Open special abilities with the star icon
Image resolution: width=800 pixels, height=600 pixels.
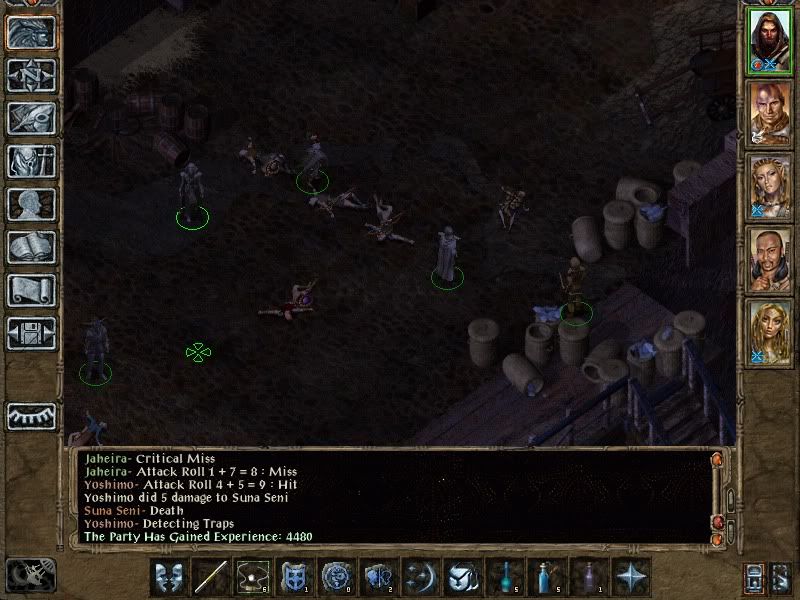click(632, 577)
